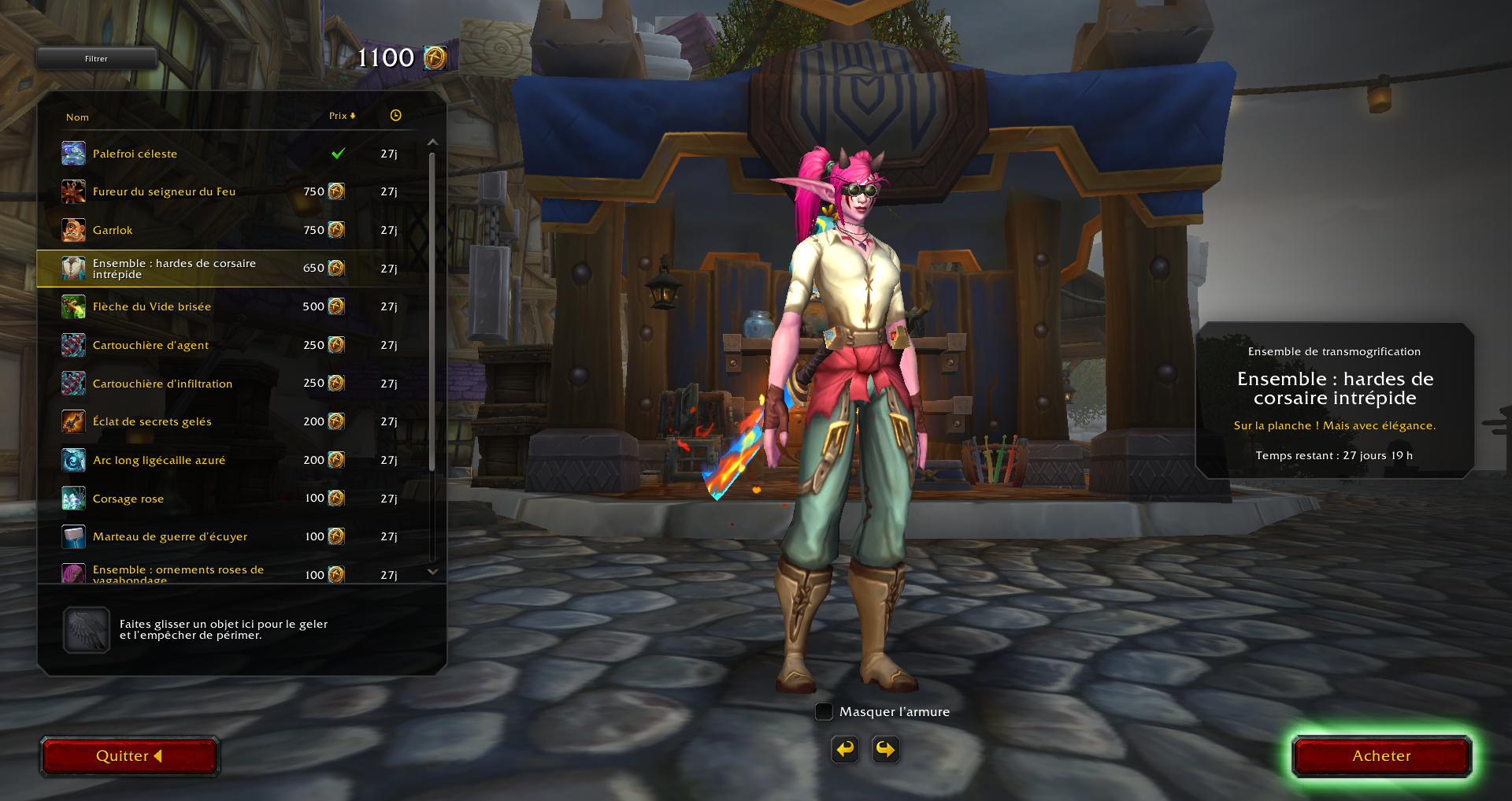Sort by remaining time clock icon

tap(395, 116)
